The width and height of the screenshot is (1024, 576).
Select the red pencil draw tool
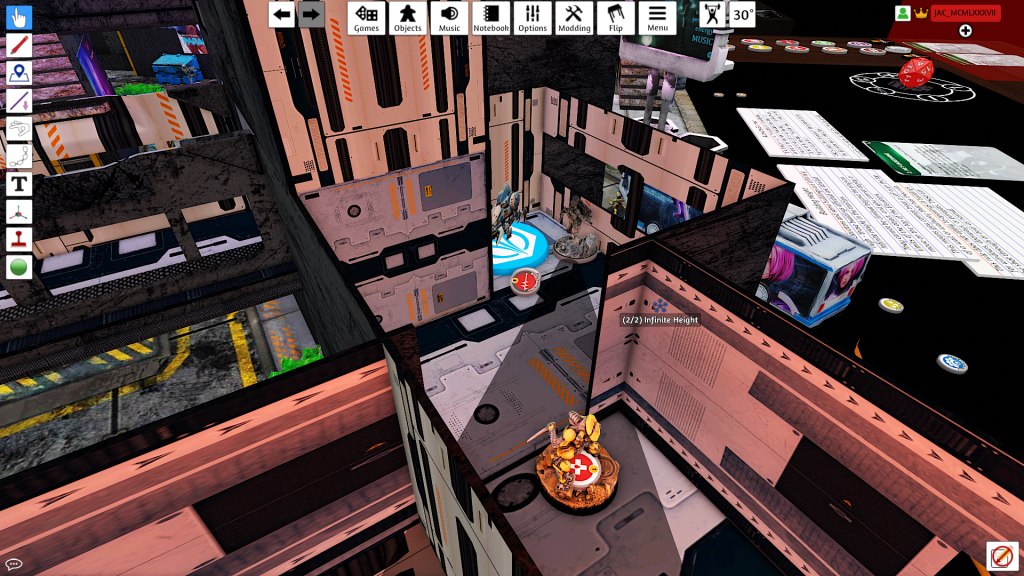click(x=19, y=45)
